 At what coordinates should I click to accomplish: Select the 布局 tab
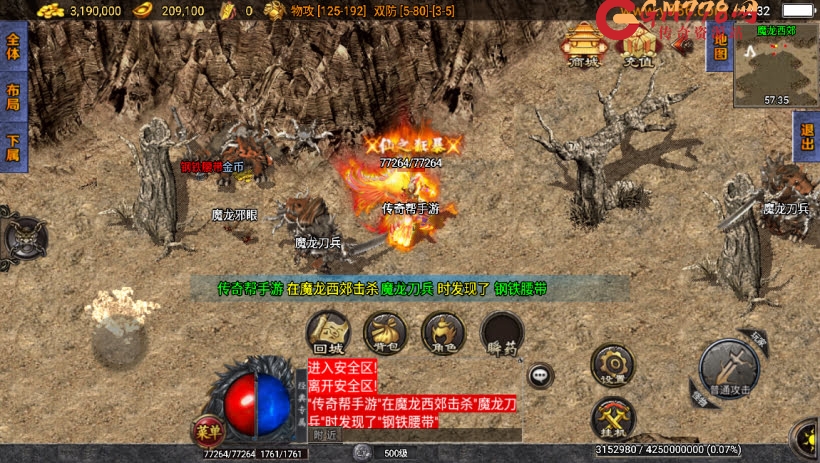[x=13, y=97]
